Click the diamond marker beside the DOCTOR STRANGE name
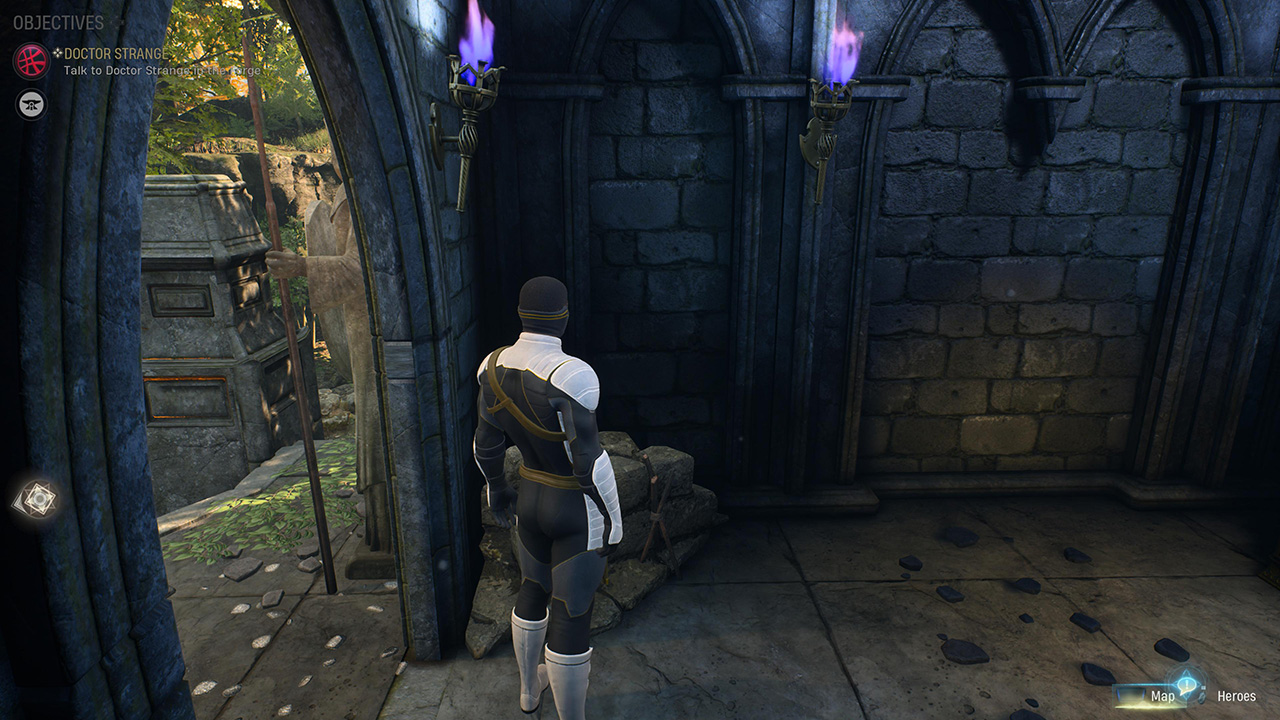This screenshot has width=1280, height=720. click(x=58, y=53)
